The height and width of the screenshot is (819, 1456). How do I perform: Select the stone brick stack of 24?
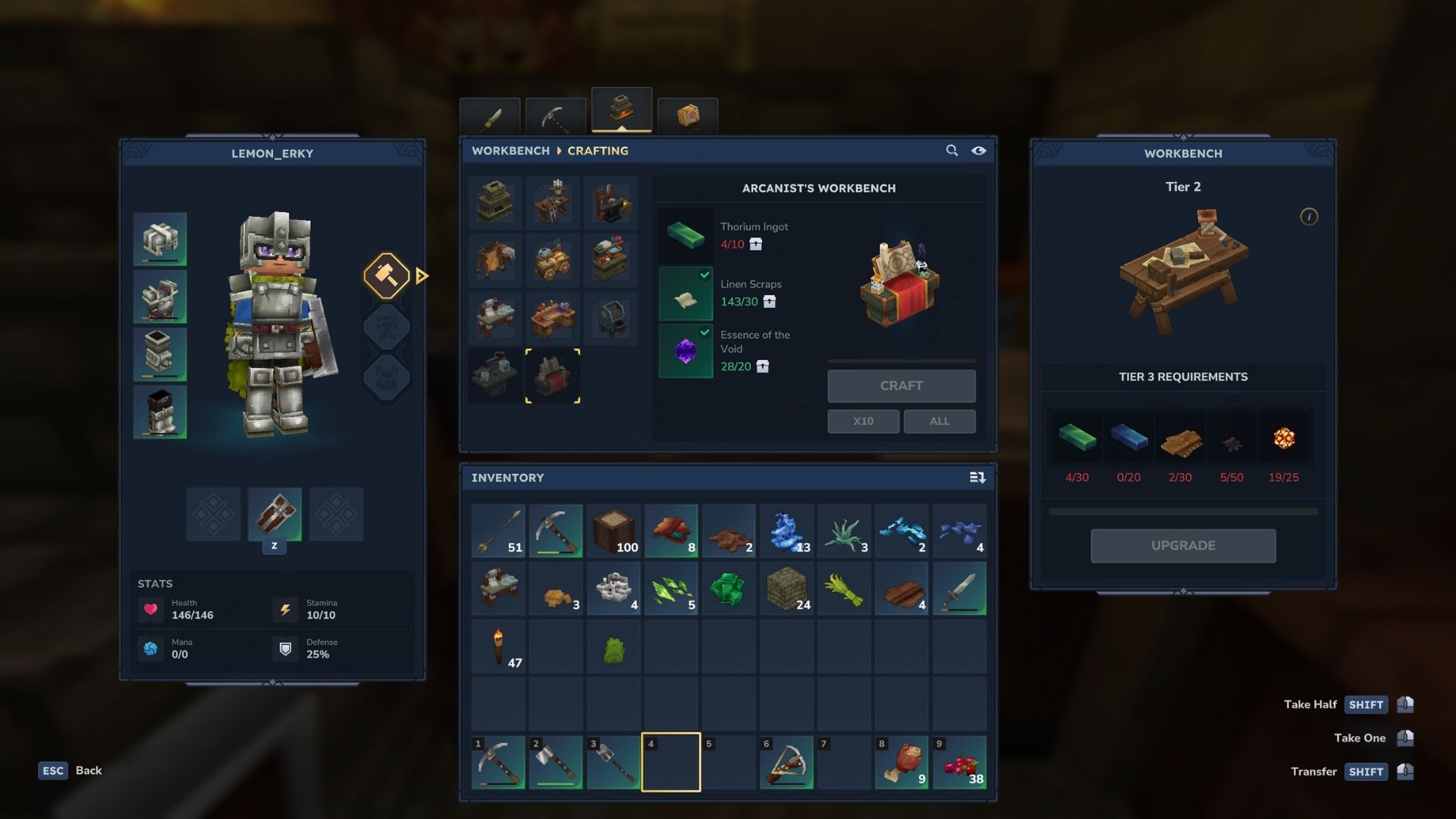click(x=786, y=589)
